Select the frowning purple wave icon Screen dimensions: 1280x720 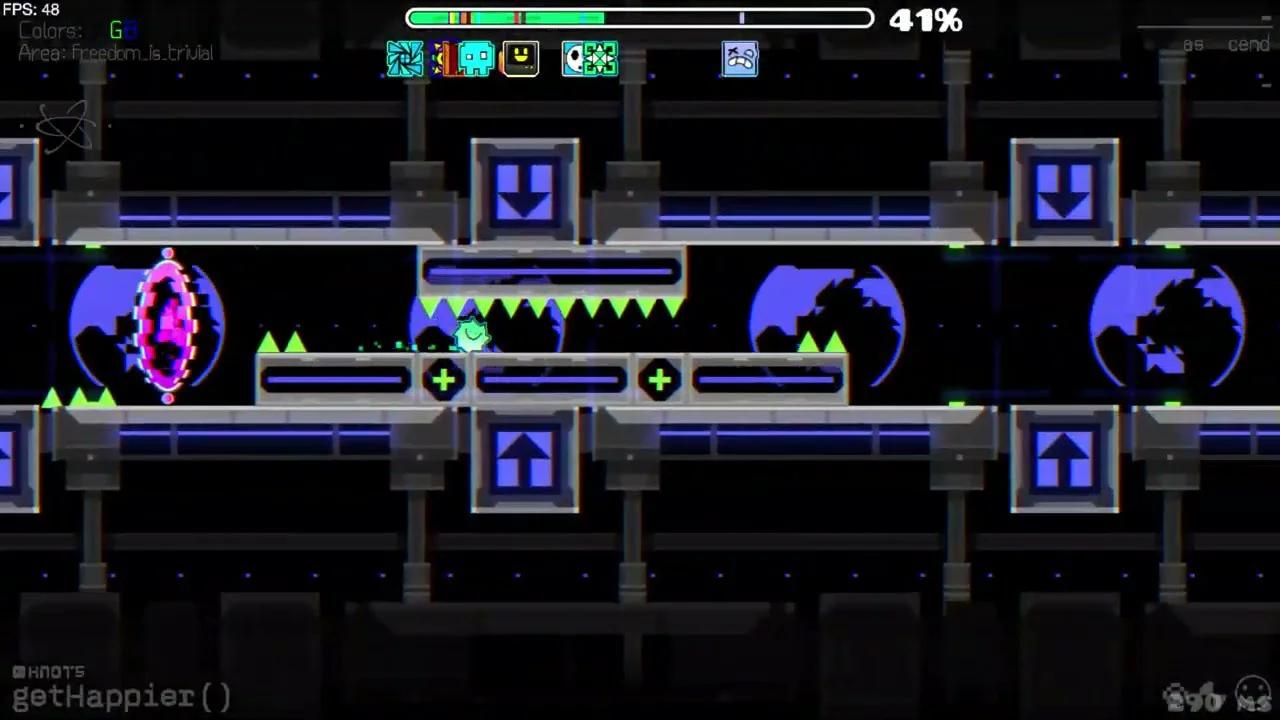coord(740,59)
